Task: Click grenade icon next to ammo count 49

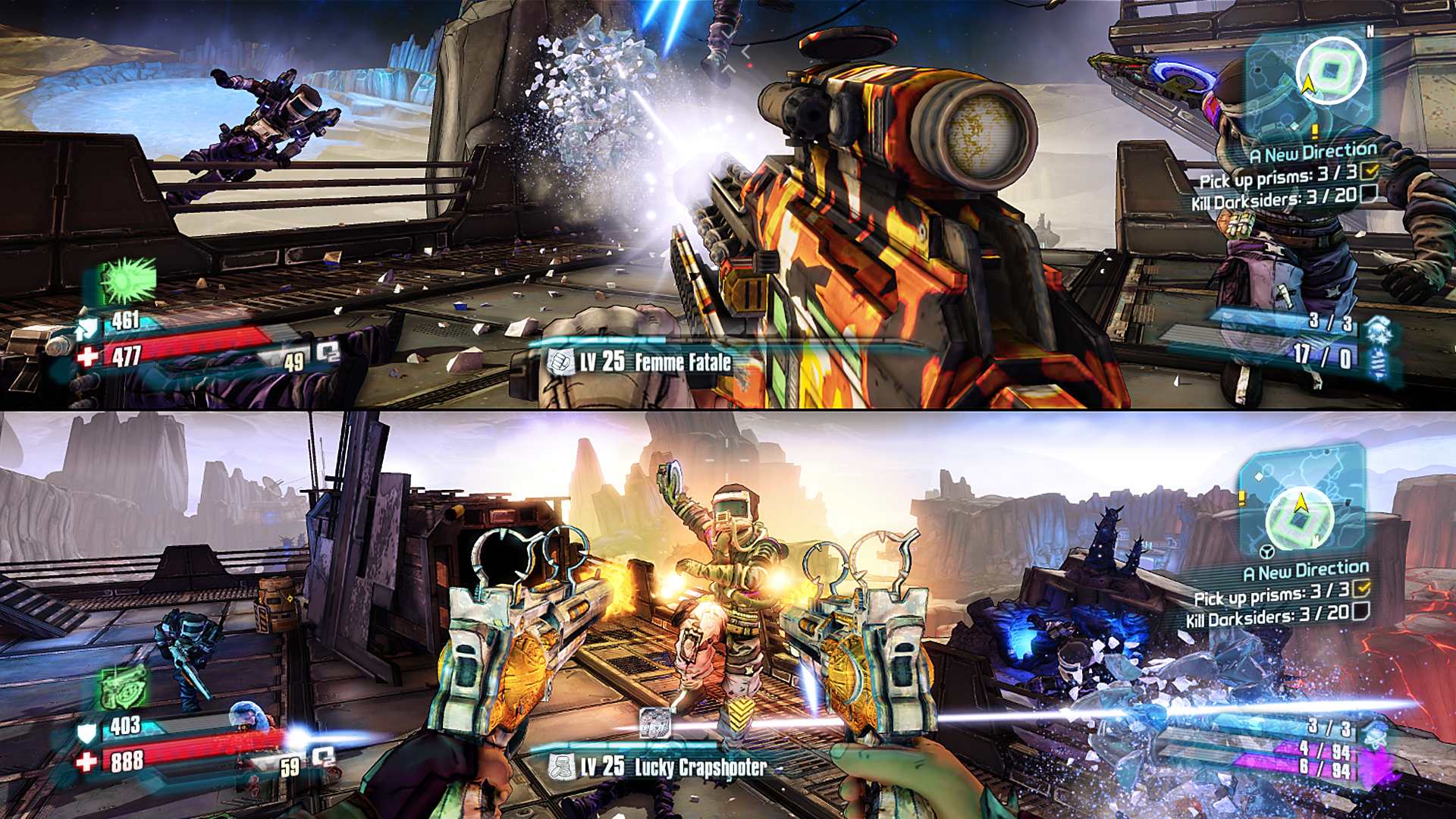Action: pyautogui.click(x=325, y=350)
